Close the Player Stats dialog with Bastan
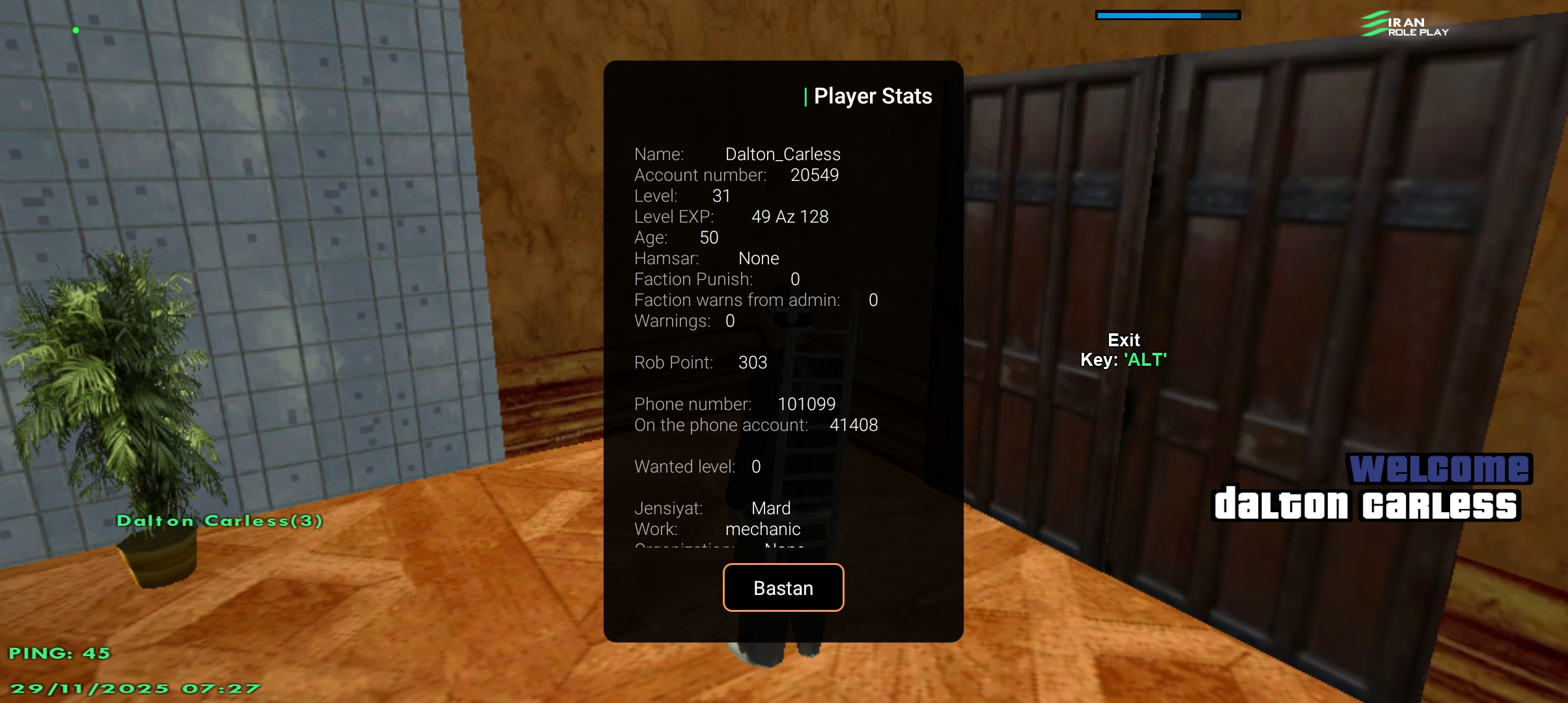Image resolution: width=1568 pixels, height=703 pixels. coord(783,588)
